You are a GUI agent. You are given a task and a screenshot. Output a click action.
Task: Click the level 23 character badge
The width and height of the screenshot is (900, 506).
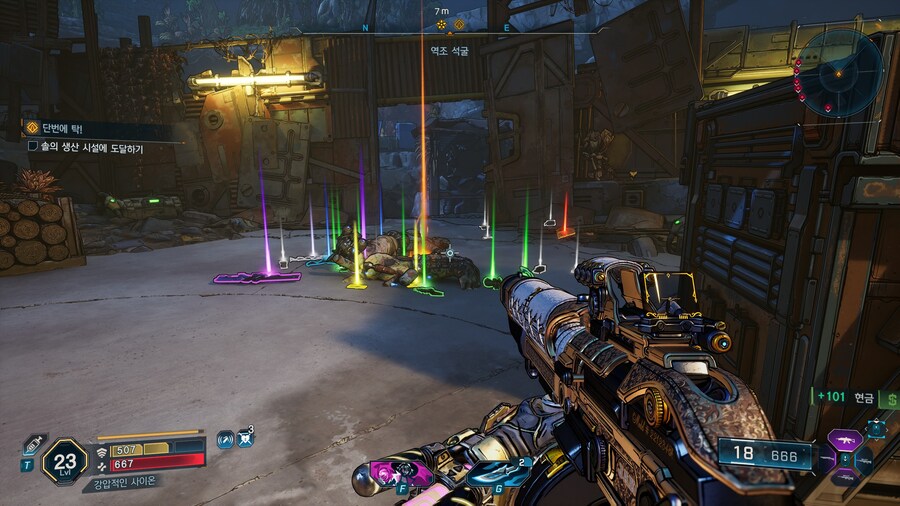(66, 461)
